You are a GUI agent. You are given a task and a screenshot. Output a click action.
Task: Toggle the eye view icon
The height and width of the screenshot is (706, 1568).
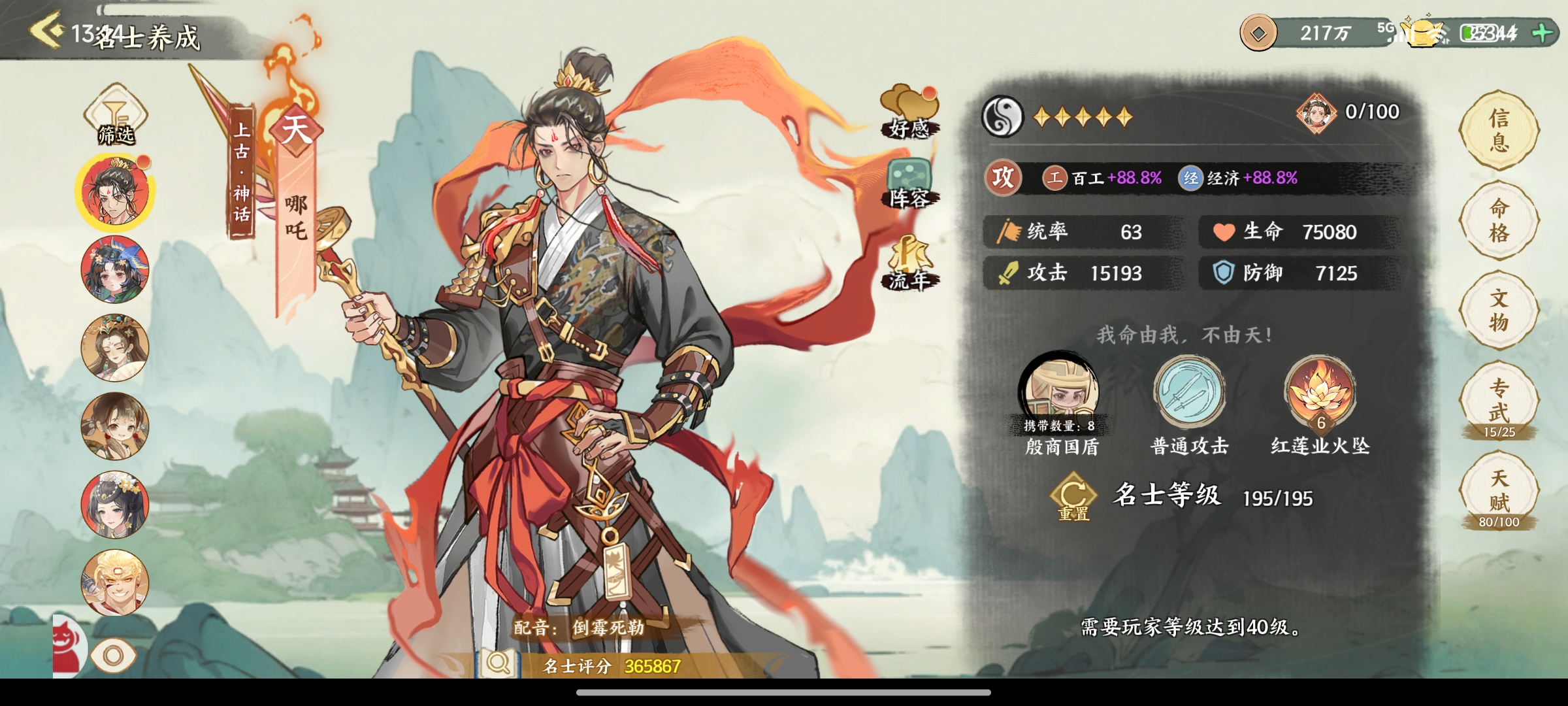point(113,656)
